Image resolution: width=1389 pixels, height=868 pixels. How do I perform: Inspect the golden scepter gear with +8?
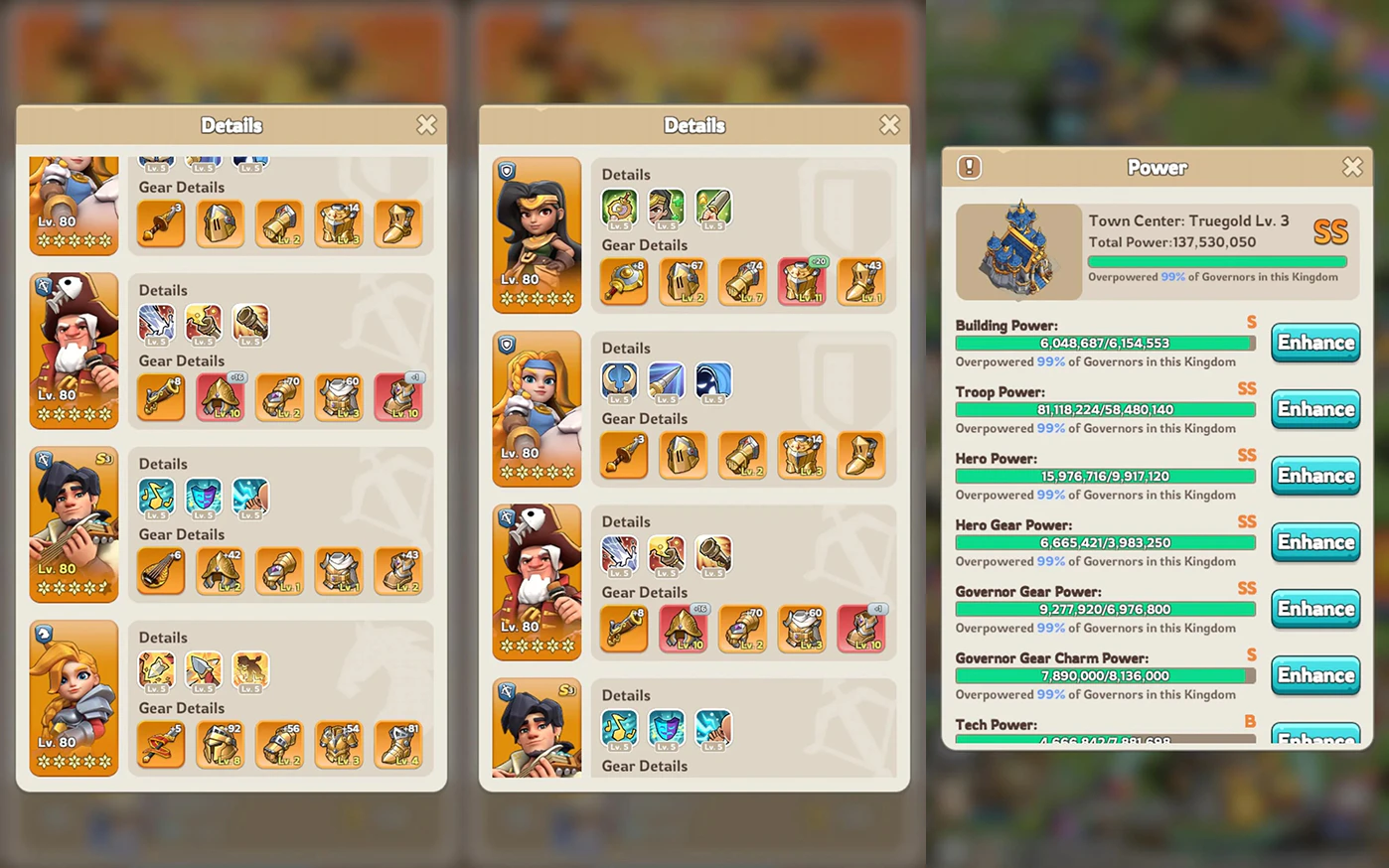(x=624, y=282)
